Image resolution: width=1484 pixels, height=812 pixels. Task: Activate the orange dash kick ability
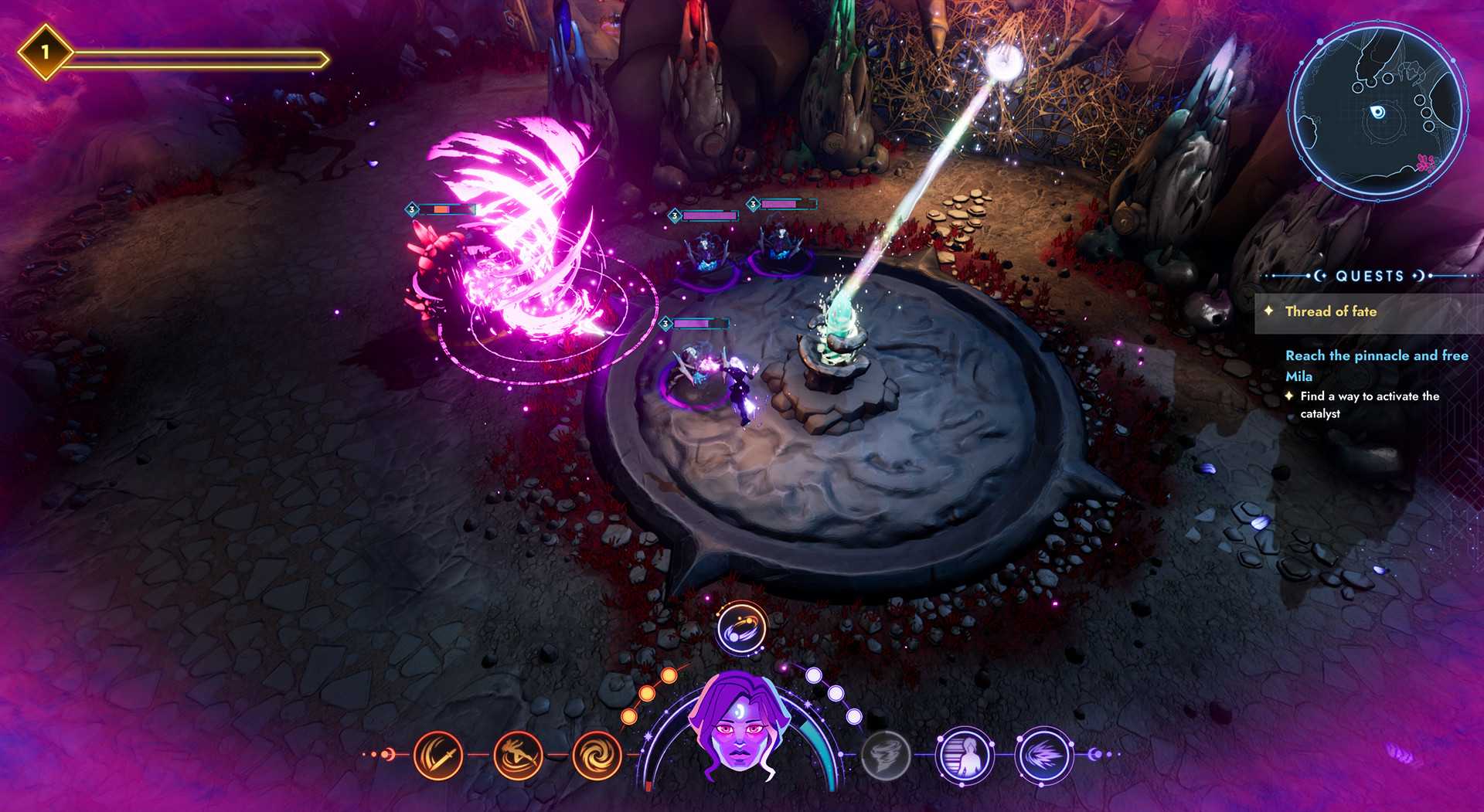click(518, 755)
